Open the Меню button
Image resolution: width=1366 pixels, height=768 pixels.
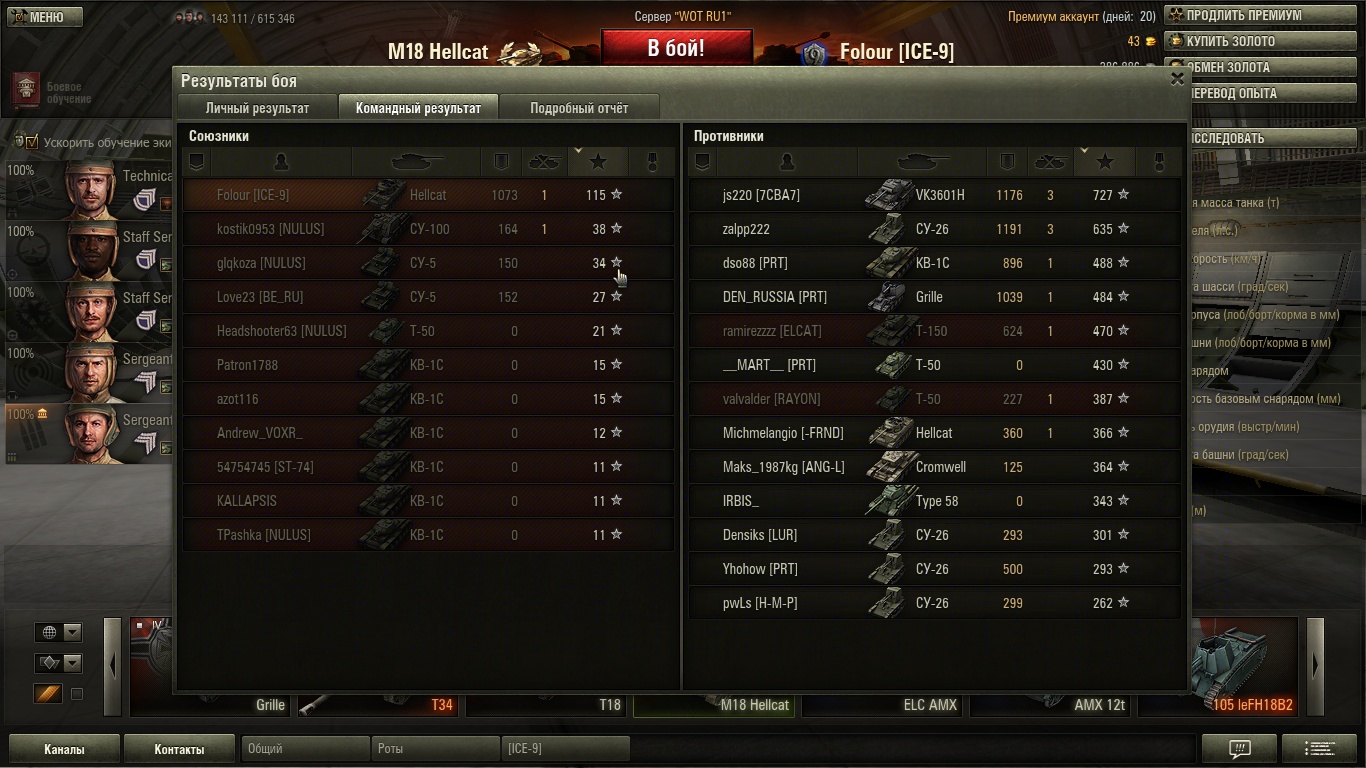pyautogui.click(x=45, y=17)
